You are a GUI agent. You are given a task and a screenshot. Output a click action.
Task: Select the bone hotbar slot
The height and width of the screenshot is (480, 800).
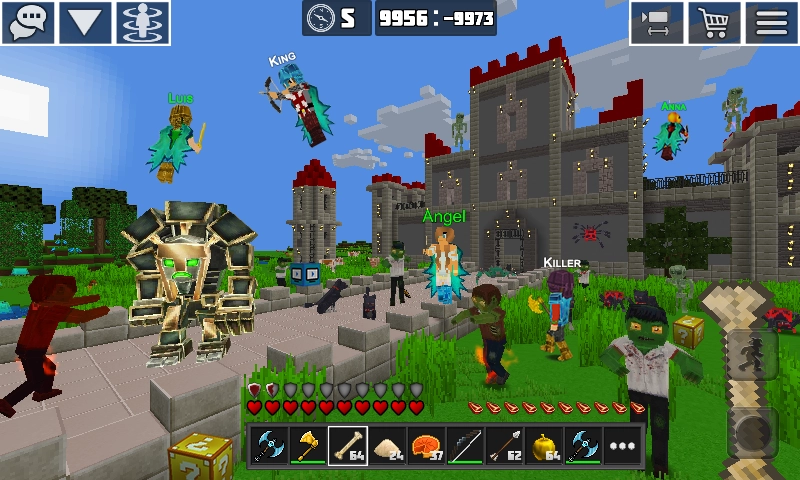[346, 446]
